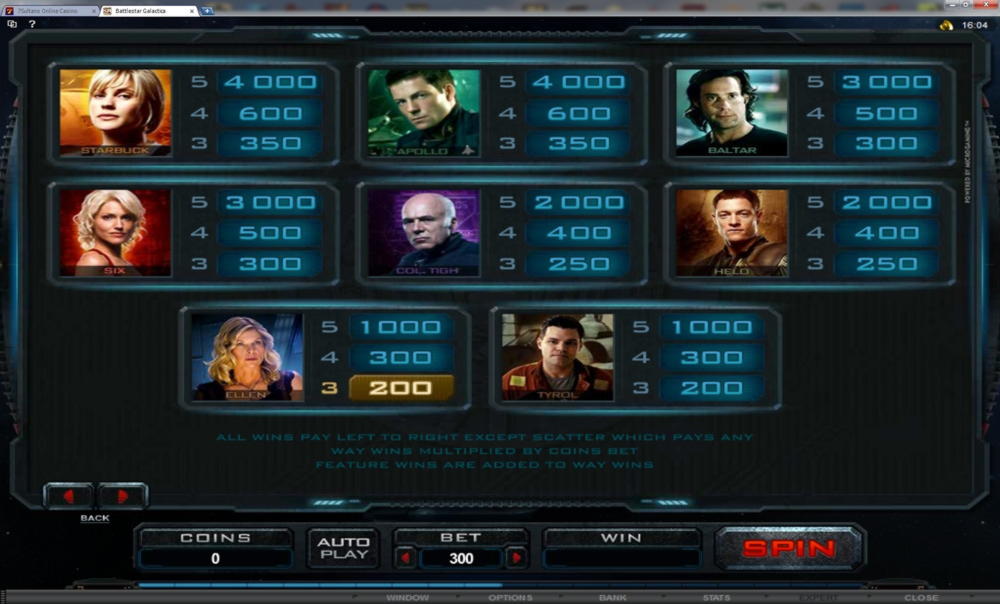Spin the reels with the red SPIN button

click(x=789, y=548)
